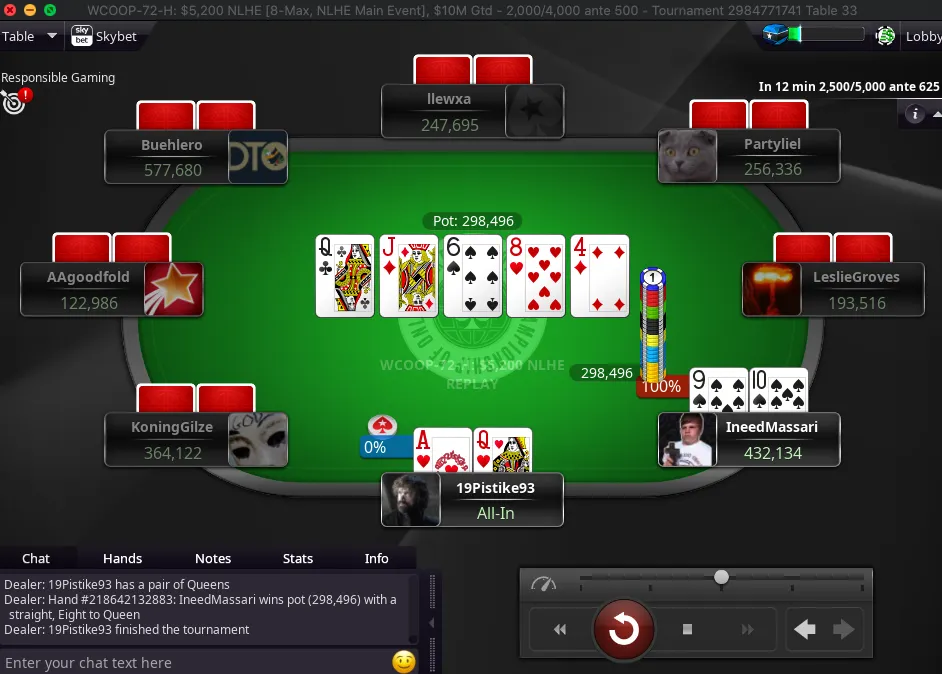Switch to the Hands tab

pos(122,558)
